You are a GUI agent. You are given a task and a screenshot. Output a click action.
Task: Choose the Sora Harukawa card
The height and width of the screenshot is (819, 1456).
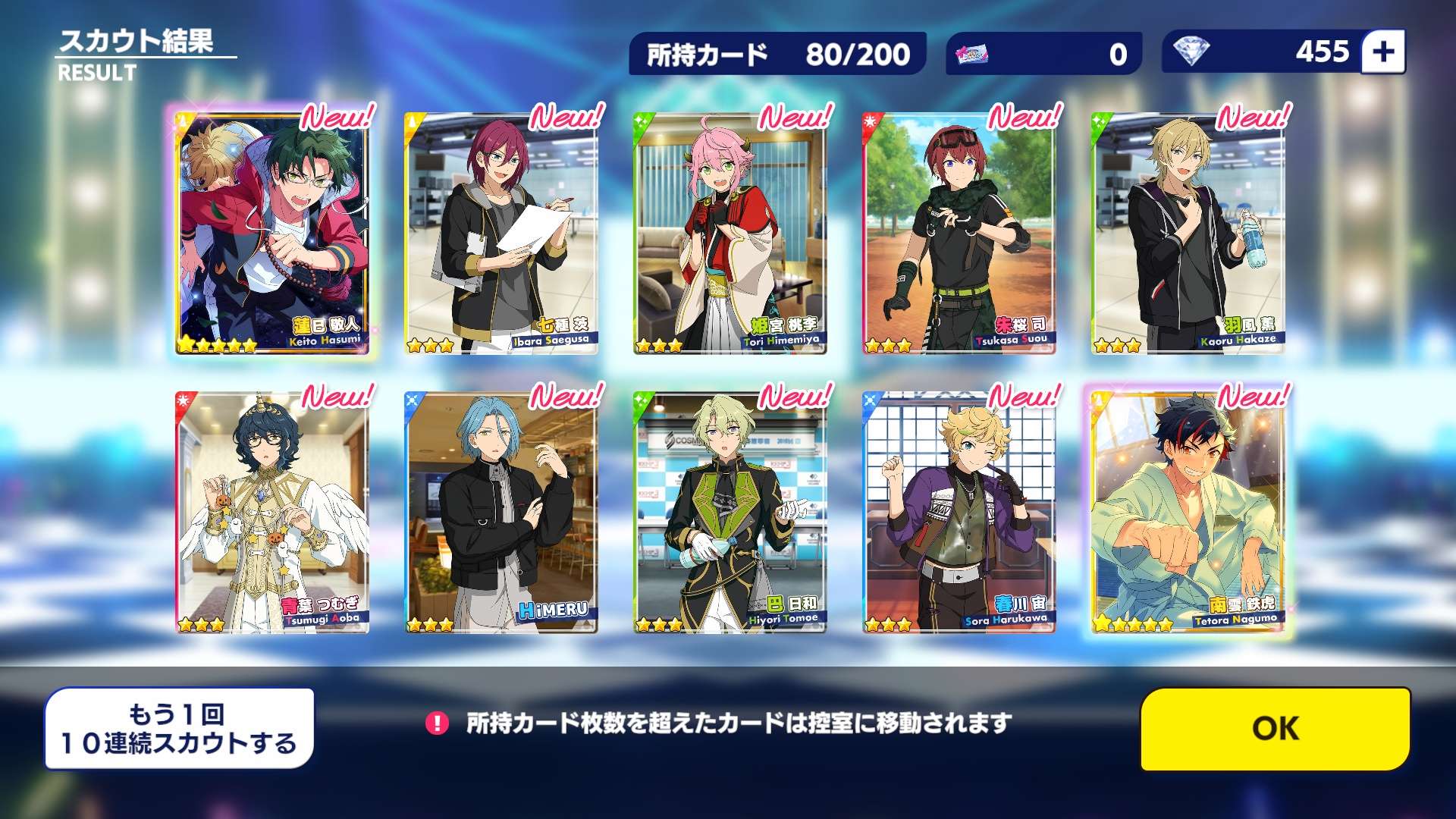959,513
